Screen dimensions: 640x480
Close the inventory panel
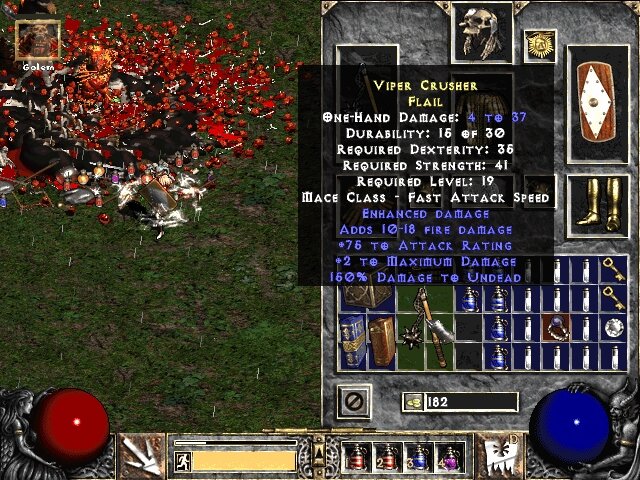[x=357, y=402]
